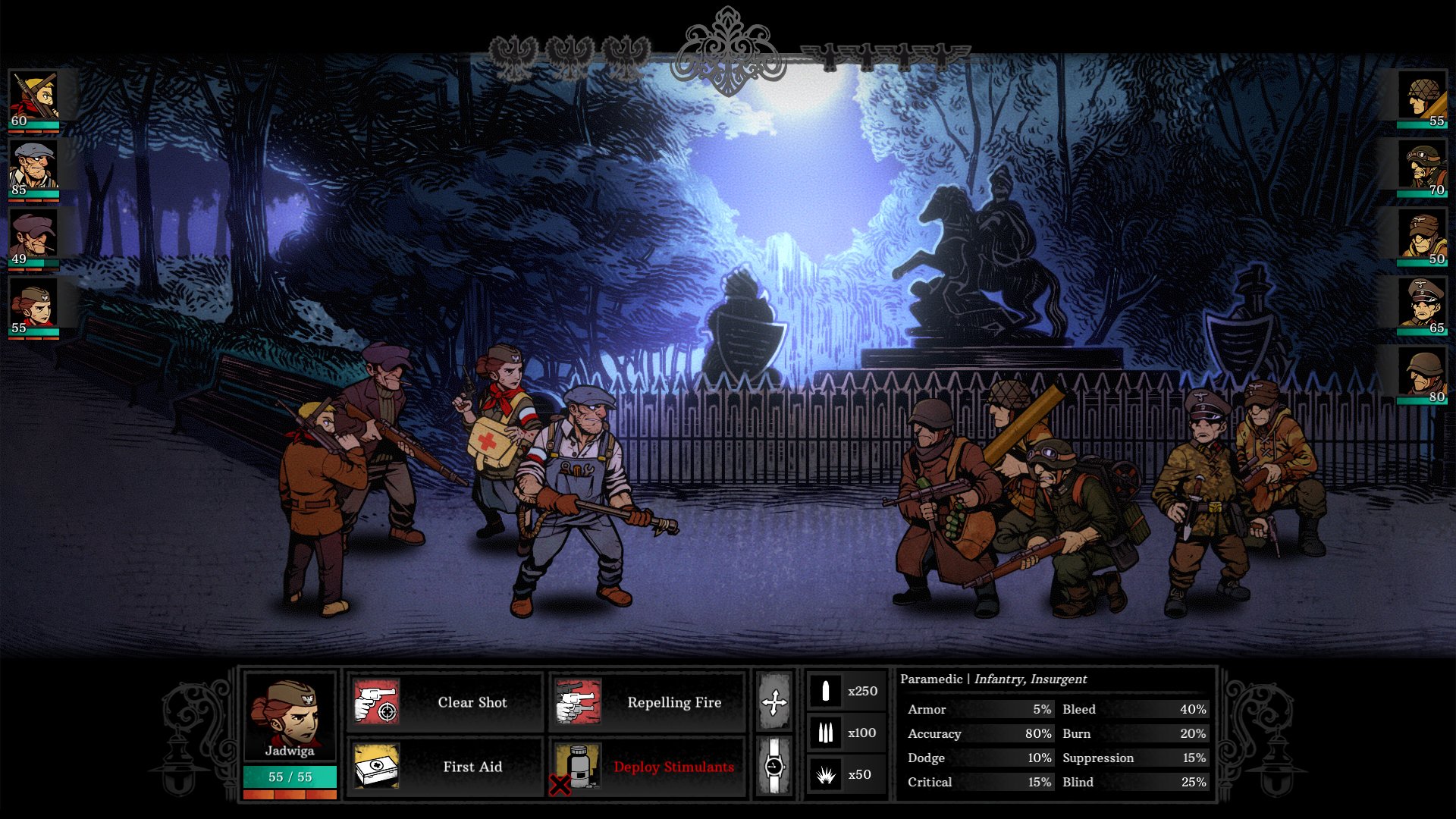
Task: Choose the Repelling Fire ability
Action: 647,702
